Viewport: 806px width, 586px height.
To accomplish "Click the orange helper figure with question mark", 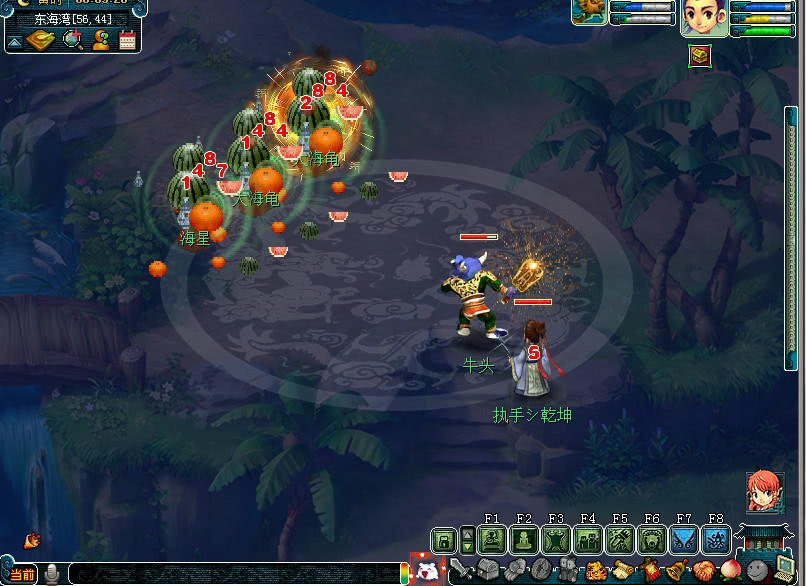I will coord(101,40).
